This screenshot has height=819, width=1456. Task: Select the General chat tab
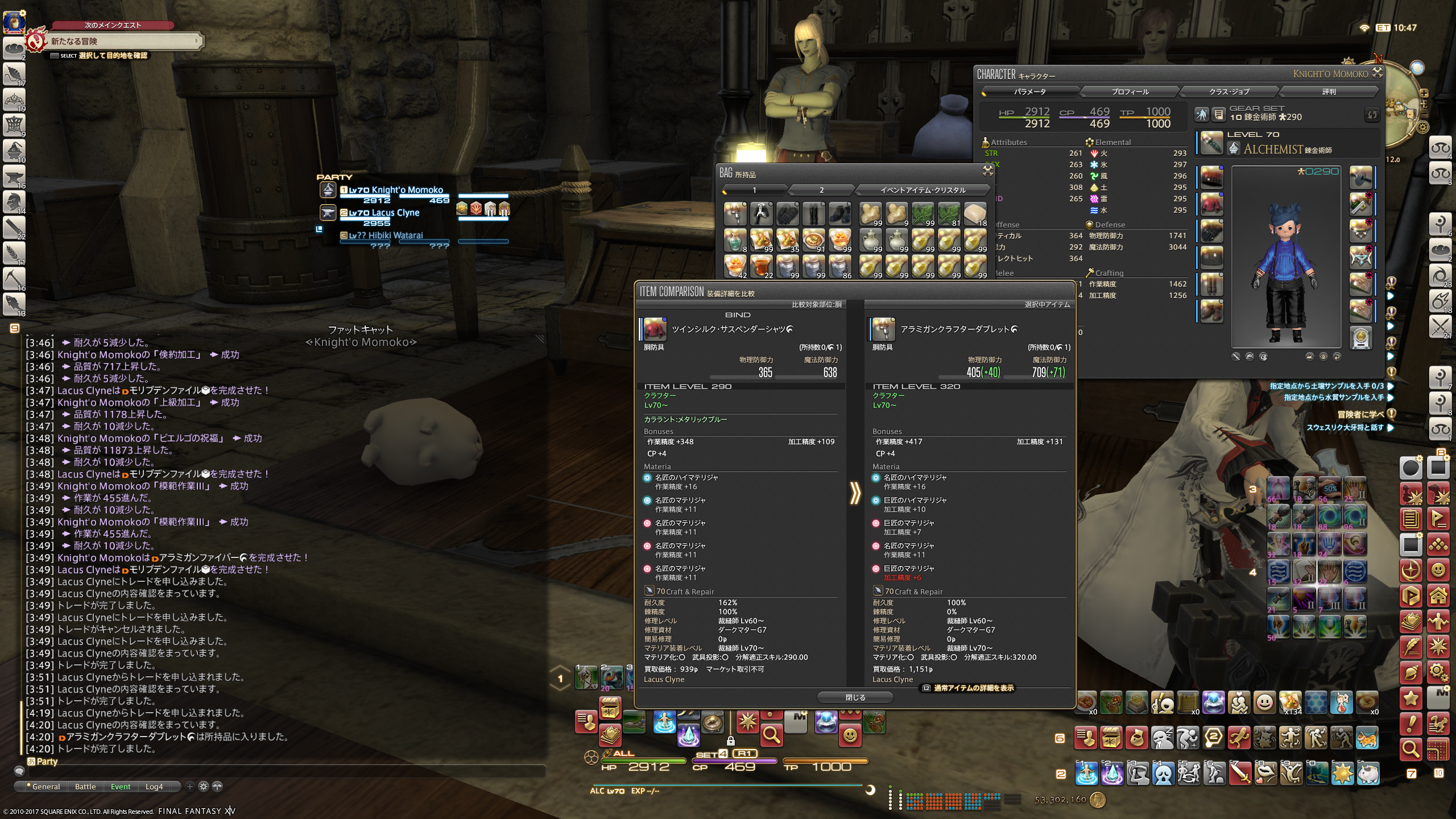[x=45, y=787]
